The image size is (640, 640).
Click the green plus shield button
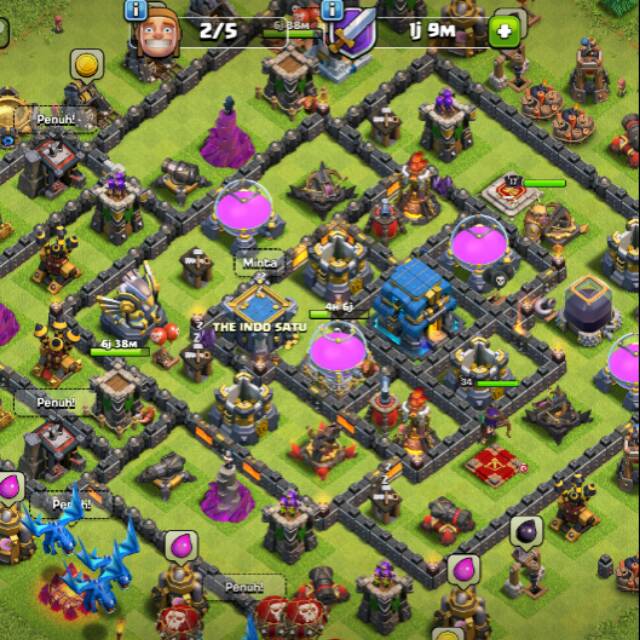pyautogui.click(x=504, y=32)
